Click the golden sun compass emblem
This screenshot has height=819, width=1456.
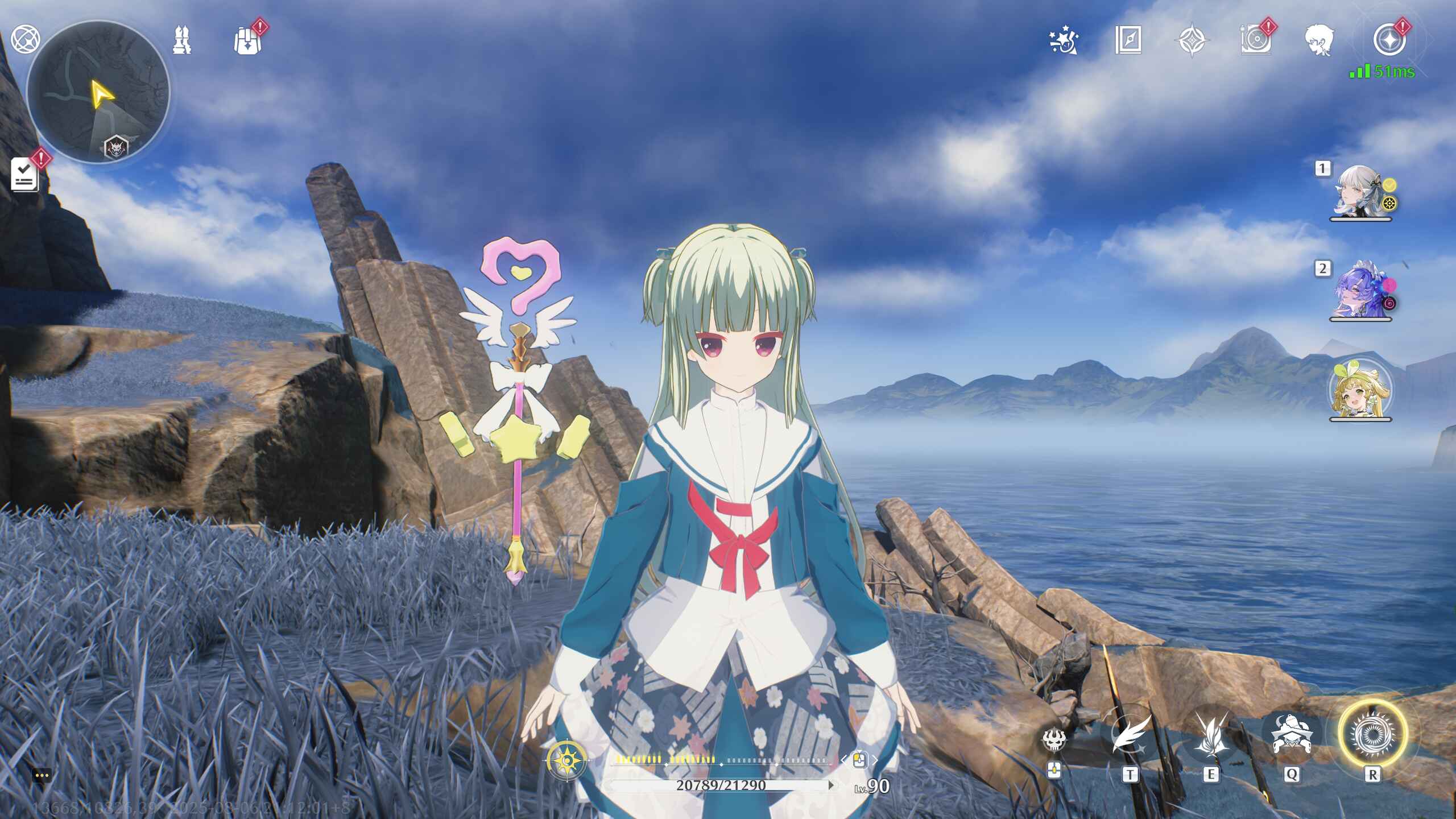(x=566, y=760)
